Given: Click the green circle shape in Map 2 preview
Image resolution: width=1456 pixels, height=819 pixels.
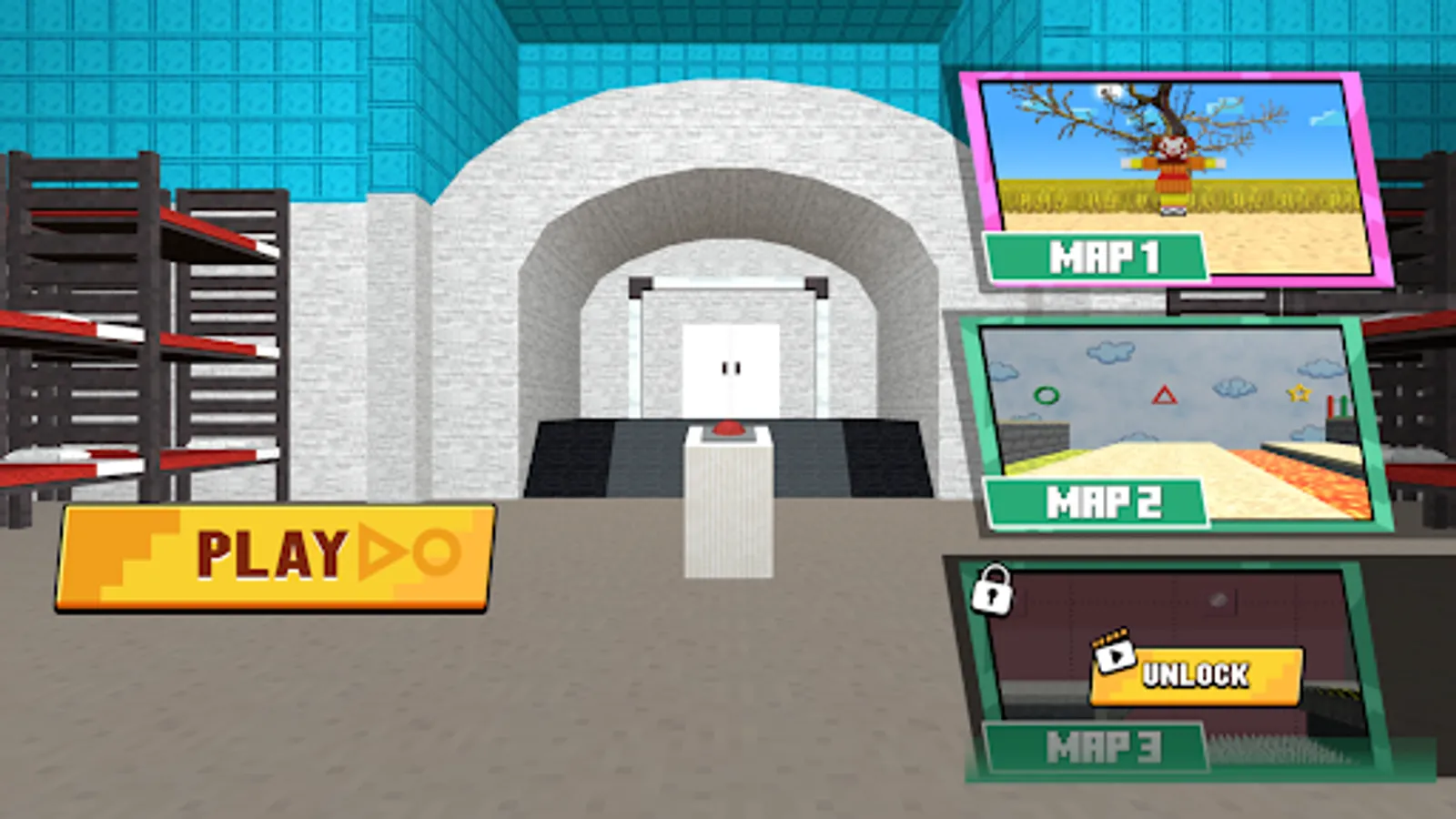Looking at the screenshot, I should pyautogui.click(x=1047, y=393).
